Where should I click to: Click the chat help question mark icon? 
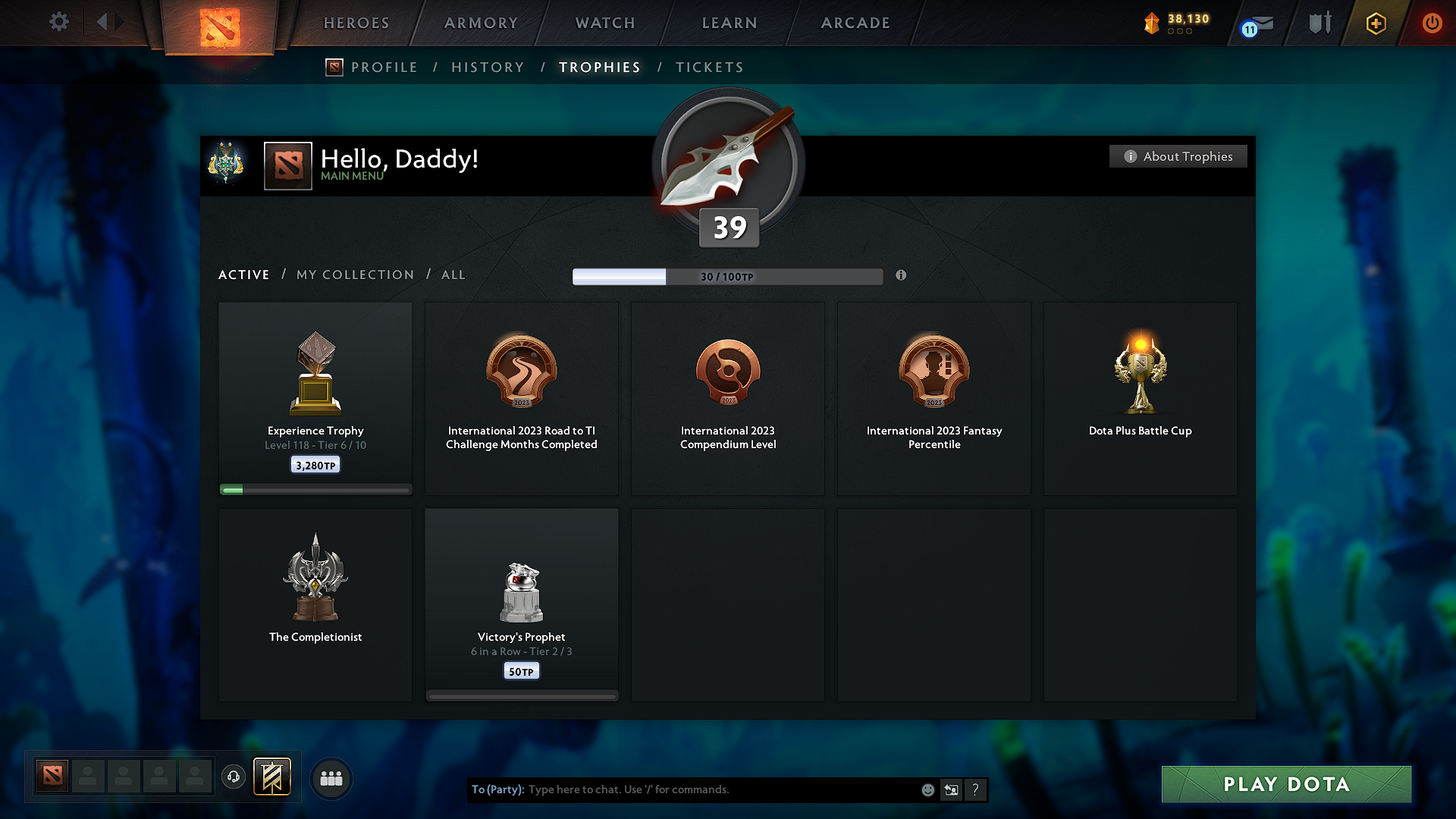976,789
